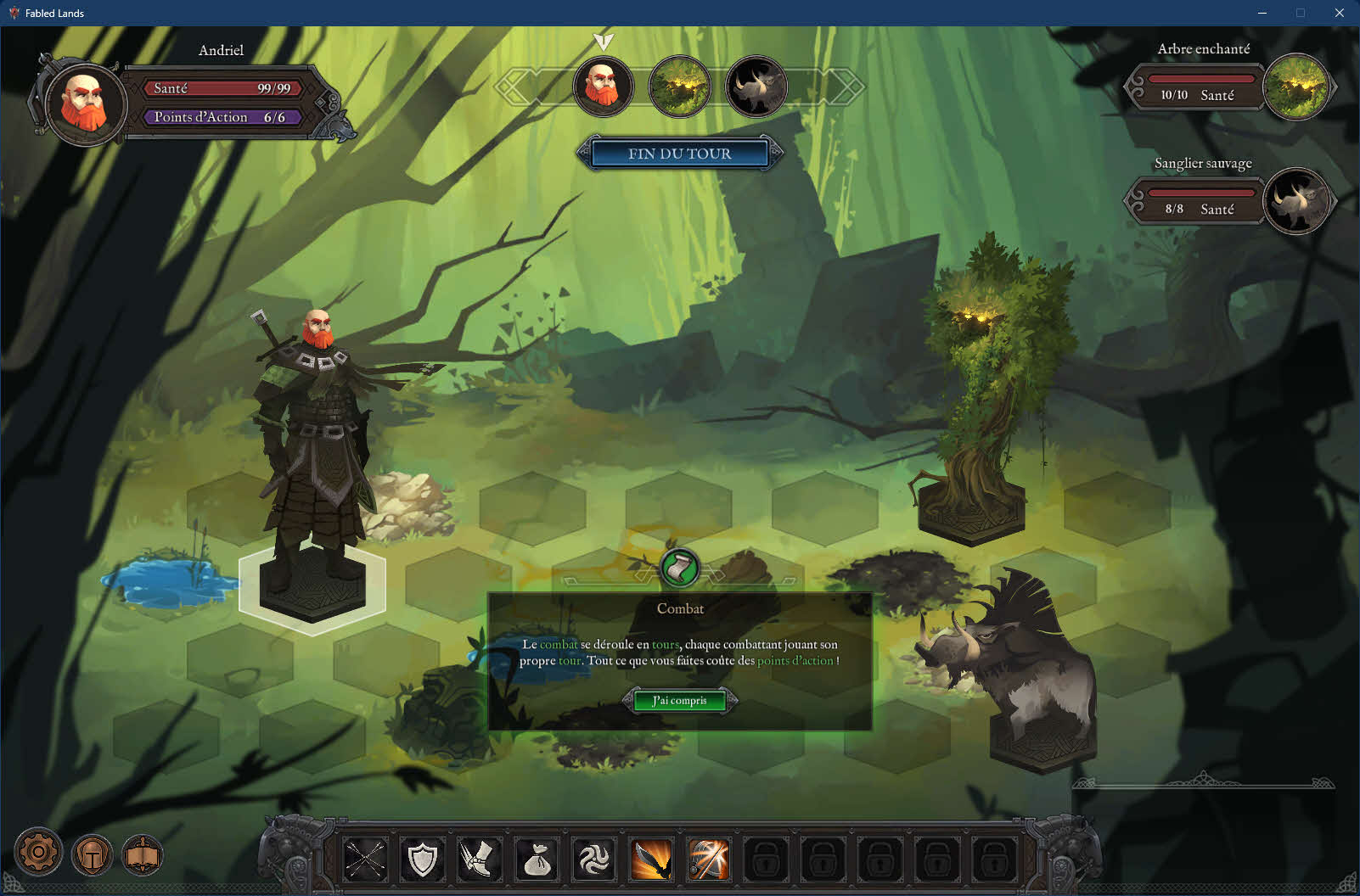Activate the glowing blade attack skill
This screenshot has width=1360, height=896.
click(651, 860)
